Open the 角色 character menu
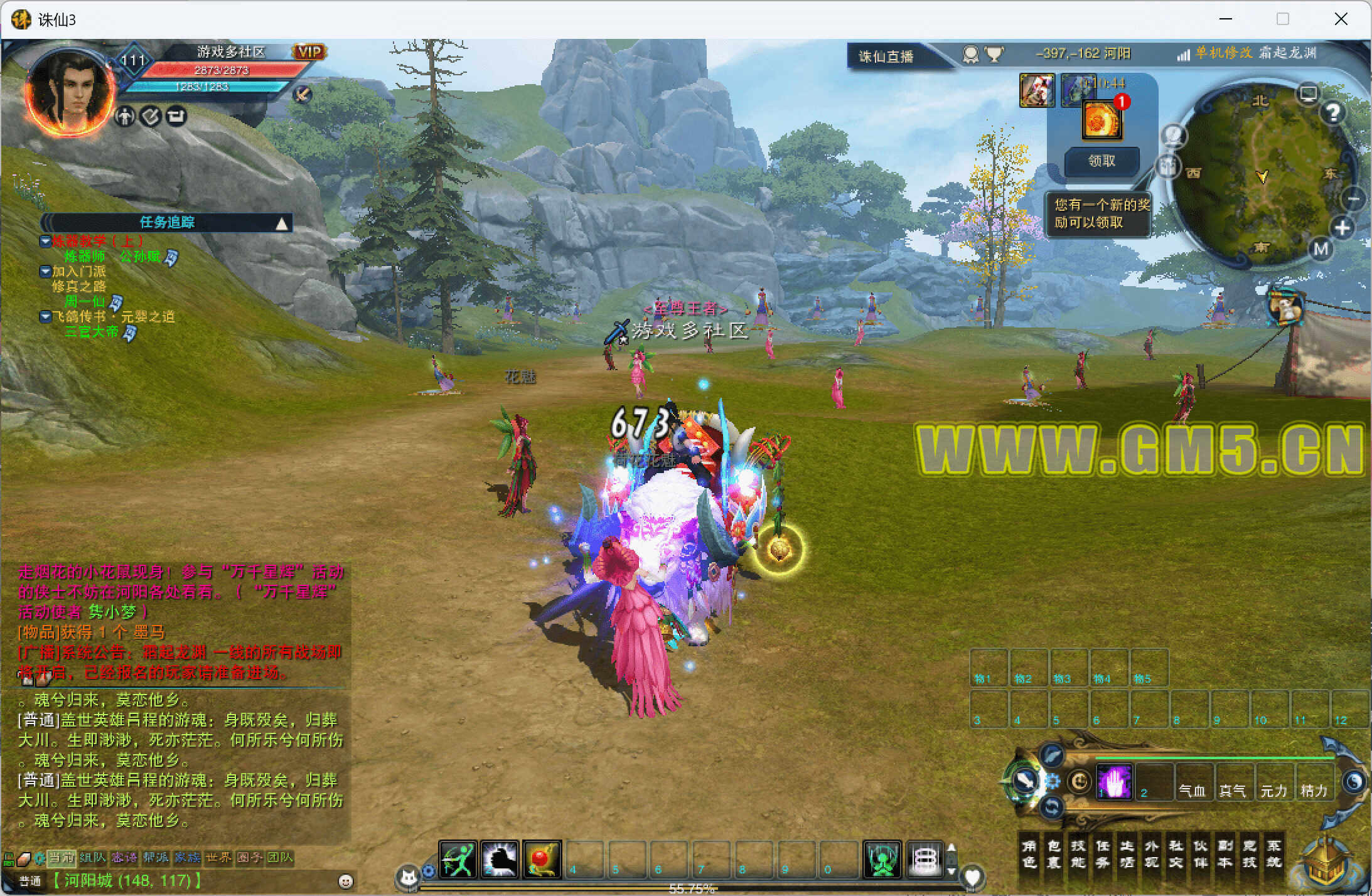 click(x=1029, y=853)
